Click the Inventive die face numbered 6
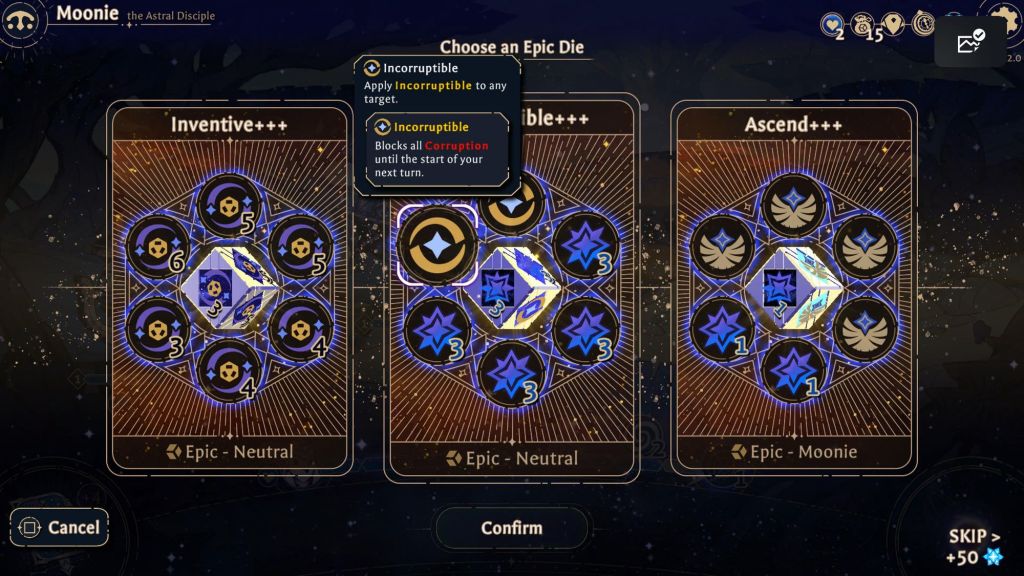Screen dimensions: 1024x576 (157, 246)
